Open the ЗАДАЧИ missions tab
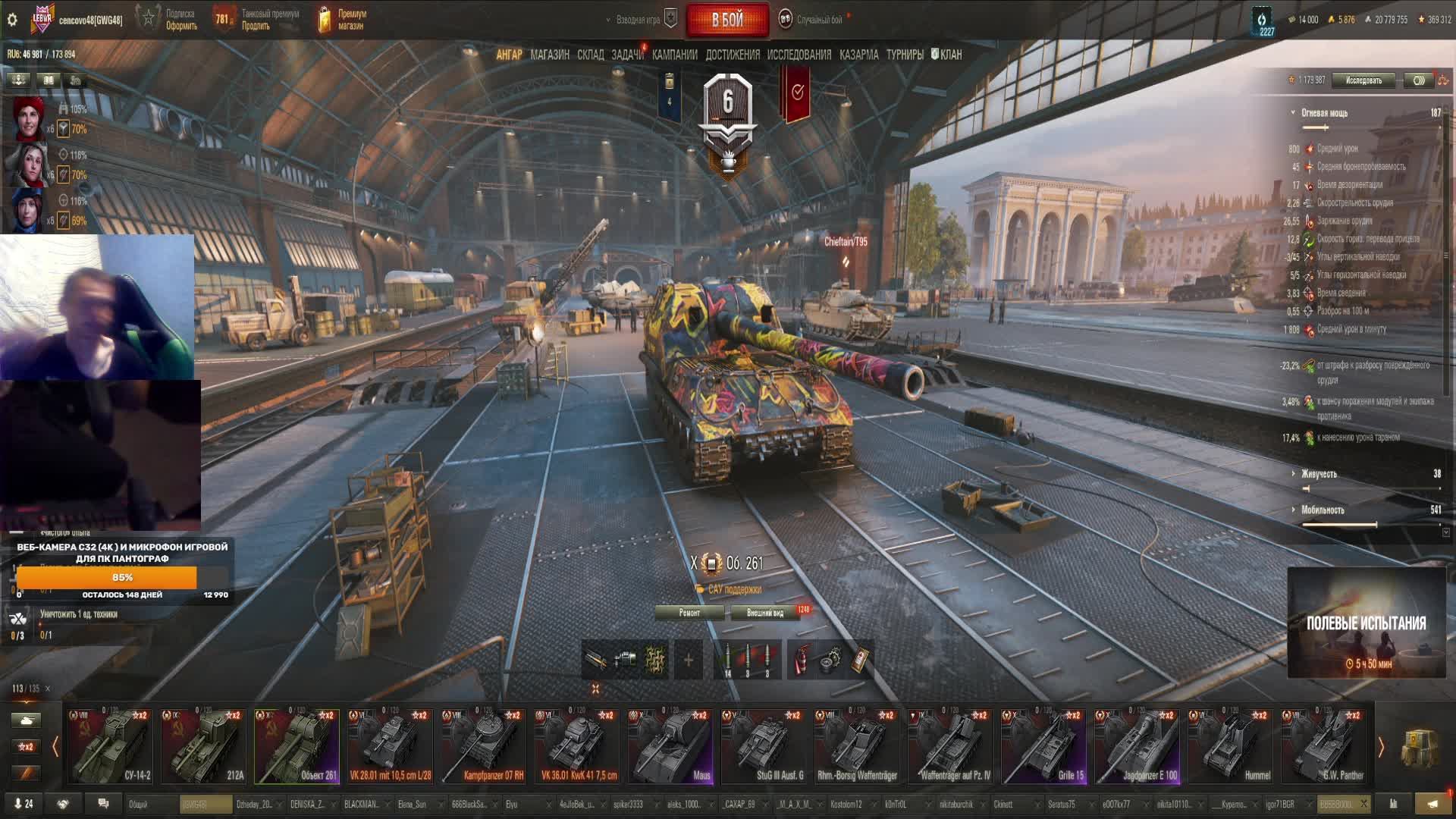 click(x=627, y=55)
